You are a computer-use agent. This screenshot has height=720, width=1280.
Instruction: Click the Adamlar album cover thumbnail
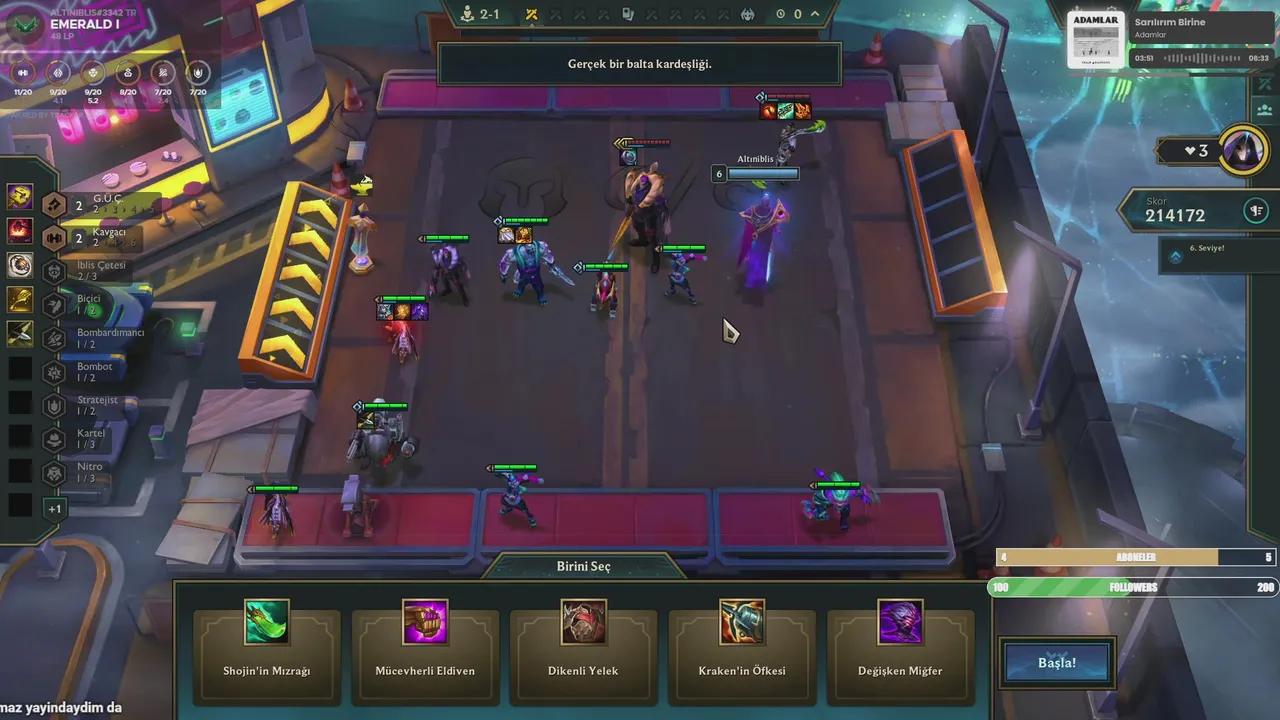tap(1096, 40)
